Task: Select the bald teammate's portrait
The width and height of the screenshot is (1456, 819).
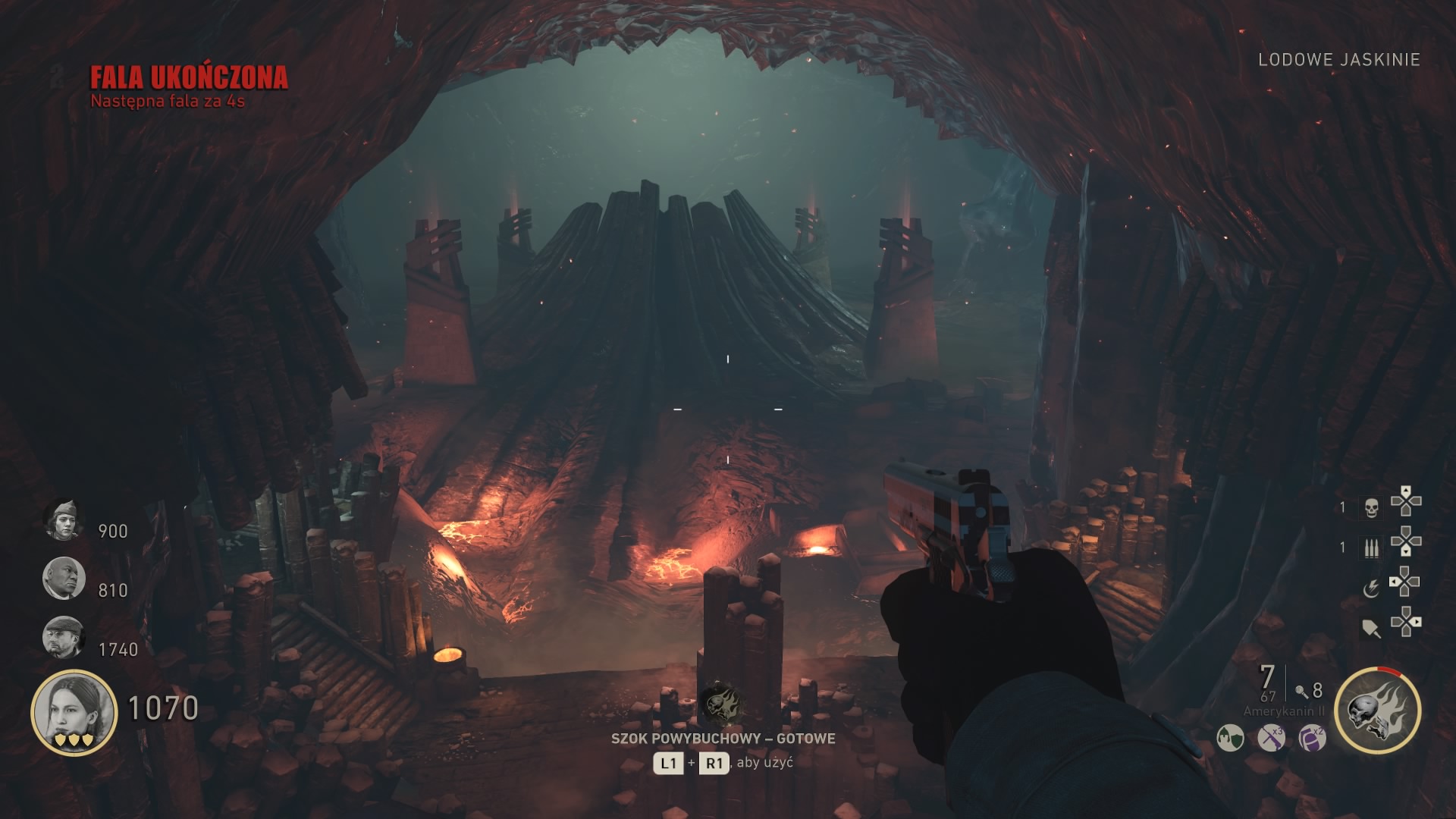Action: point(63,578)
